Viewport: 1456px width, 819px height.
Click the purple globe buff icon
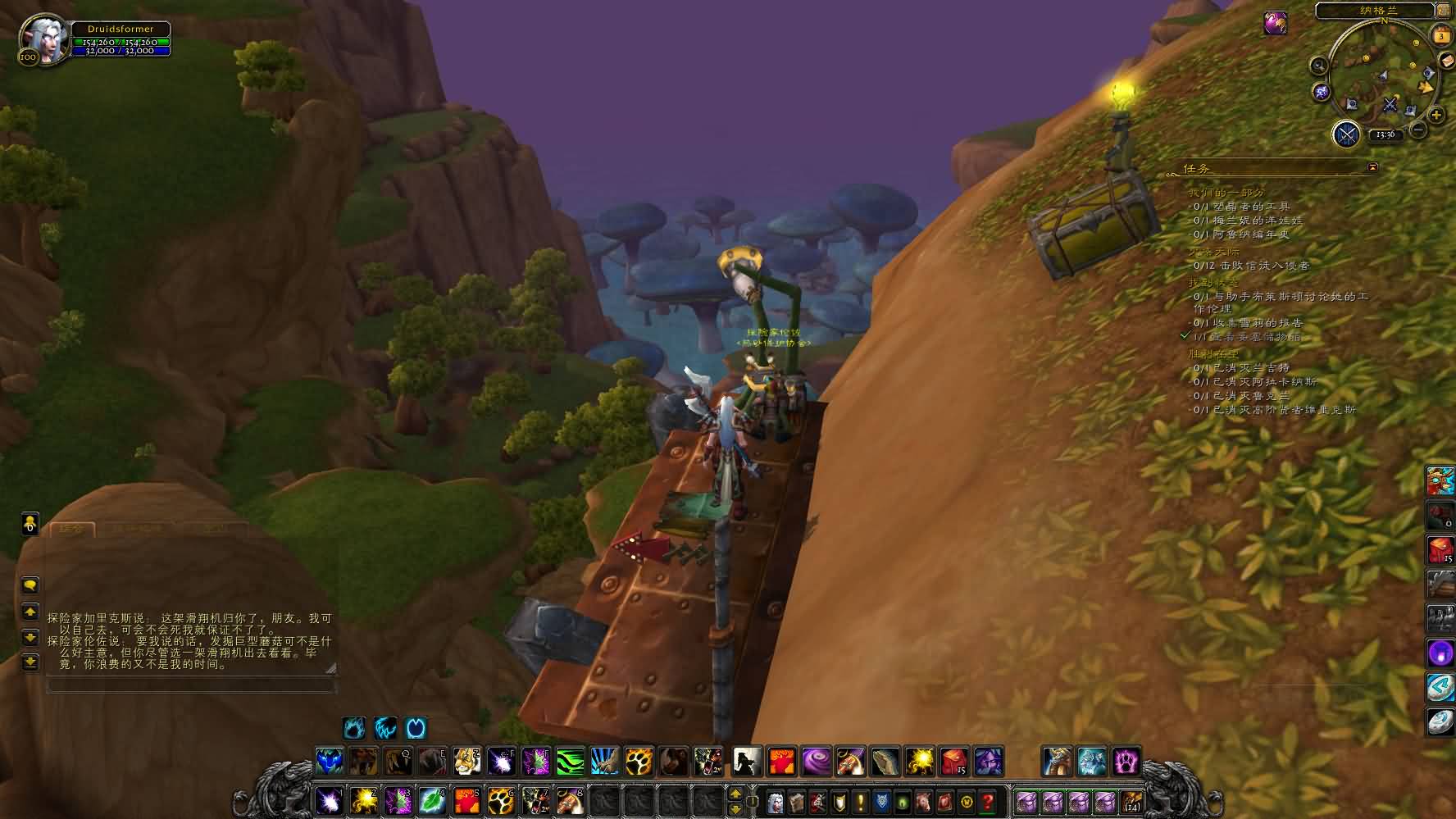[1274, 24]
